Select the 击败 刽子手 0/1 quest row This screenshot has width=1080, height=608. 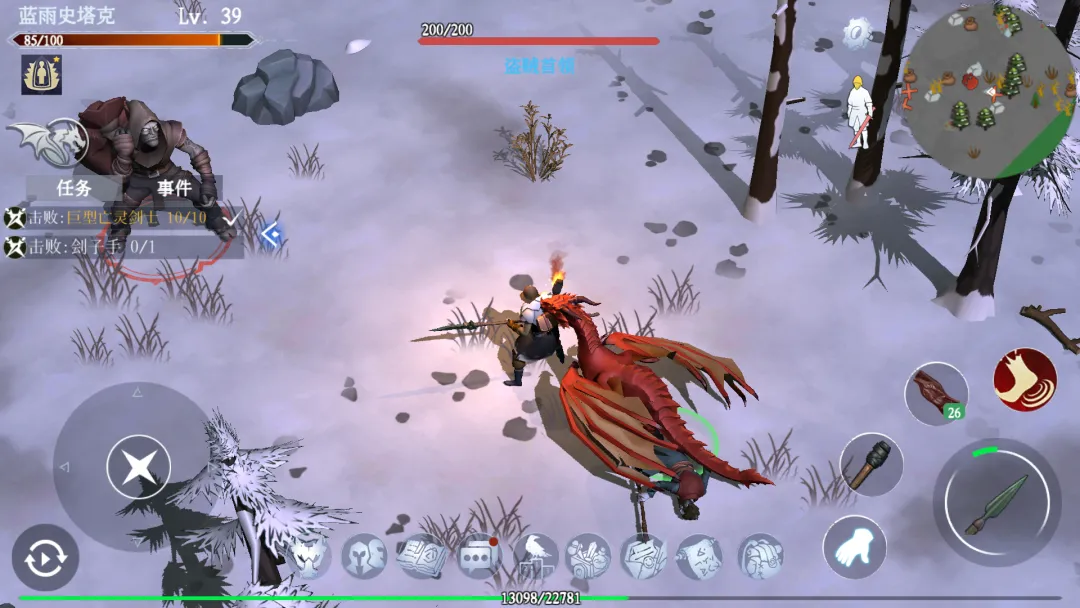coord(120,247)
